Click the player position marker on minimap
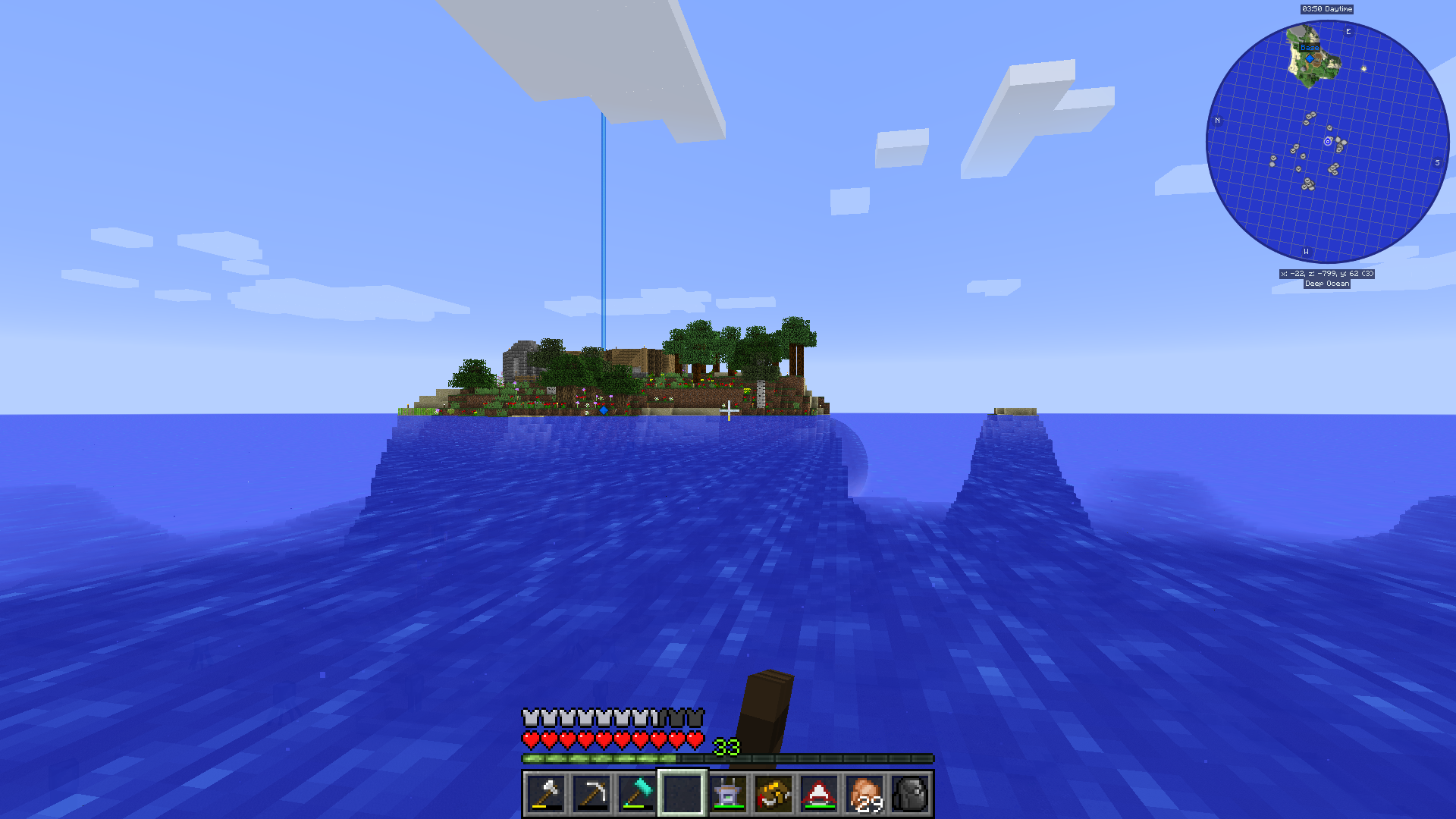 pyautogui.click(x=1328, y=142)
